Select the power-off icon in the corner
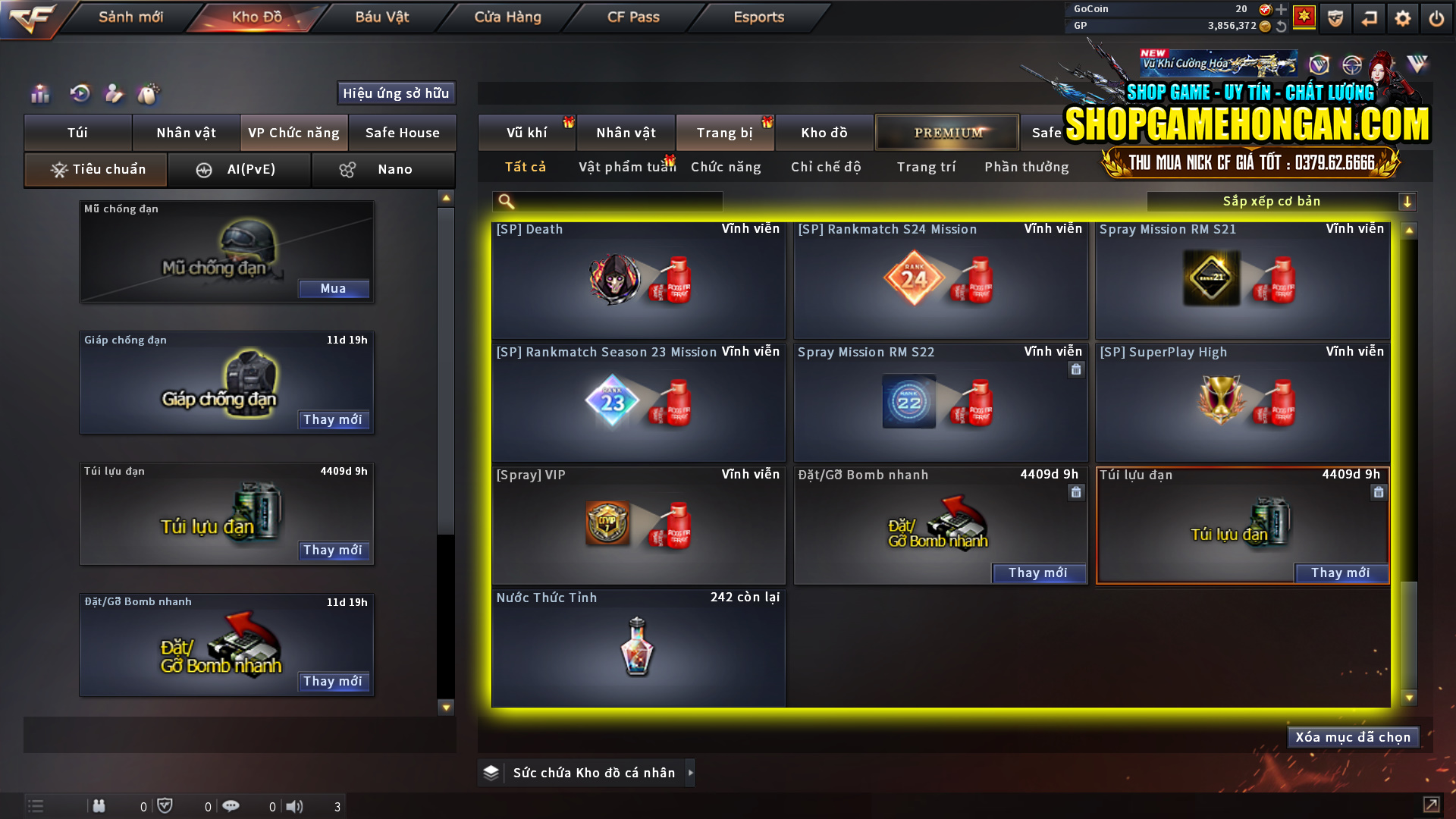This screenshot has width=1456, height=819. click(x=1436, y=17)
